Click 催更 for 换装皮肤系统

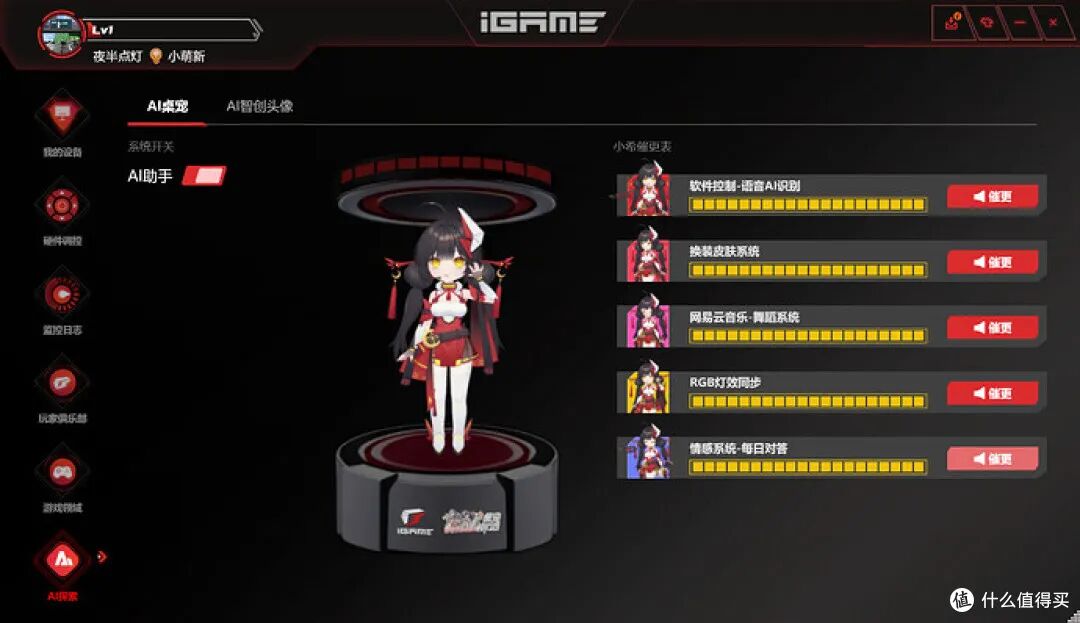click(x=992, y=262)
